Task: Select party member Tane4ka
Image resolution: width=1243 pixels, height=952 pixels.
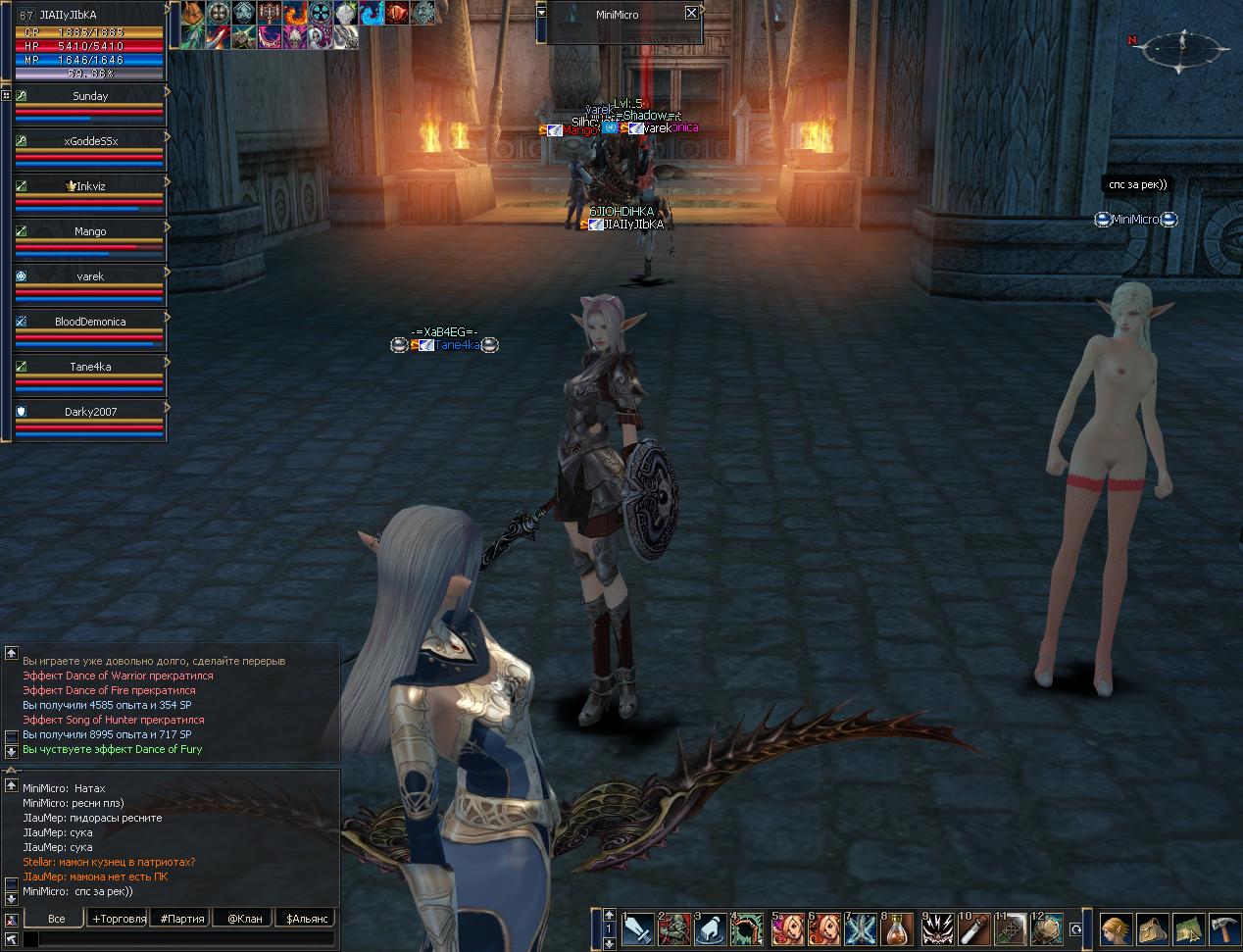Action: click(90, 367)
